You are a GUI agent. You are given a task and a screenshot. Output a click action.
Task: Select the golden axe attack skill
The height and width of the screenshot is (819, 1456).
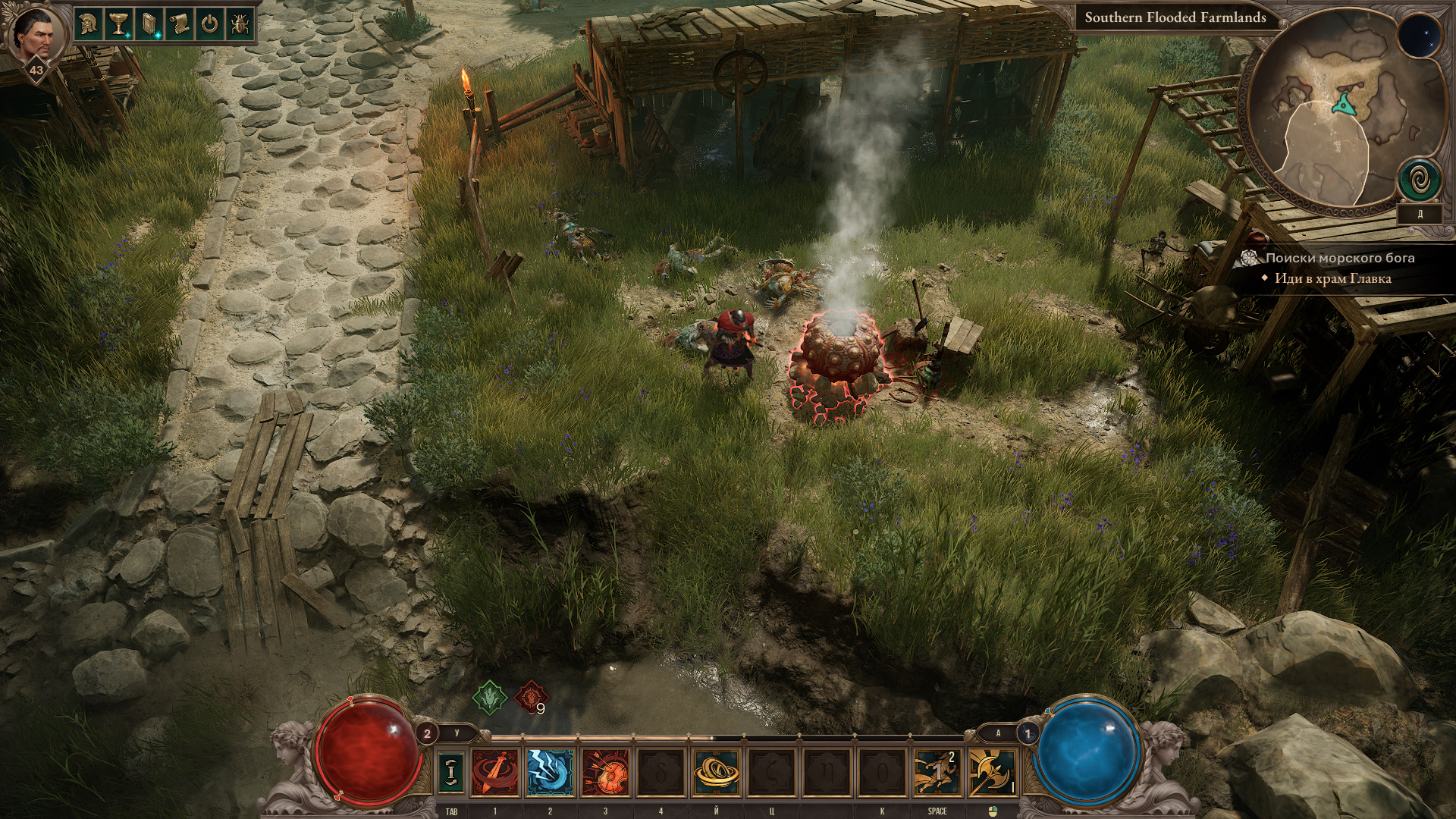click(992, 772)
